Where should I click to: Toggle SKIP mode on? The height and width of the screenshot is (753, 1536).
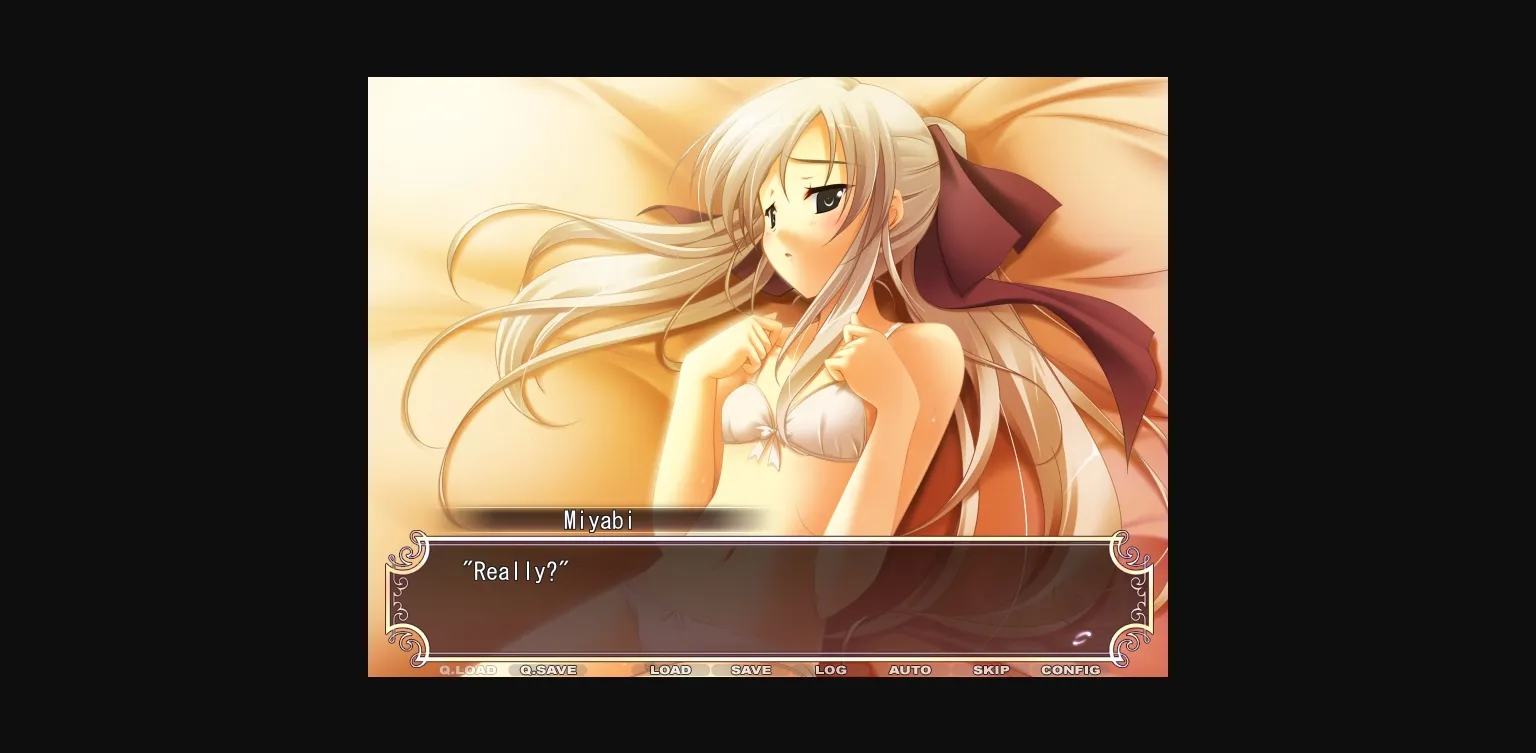[x=990, y=670]
